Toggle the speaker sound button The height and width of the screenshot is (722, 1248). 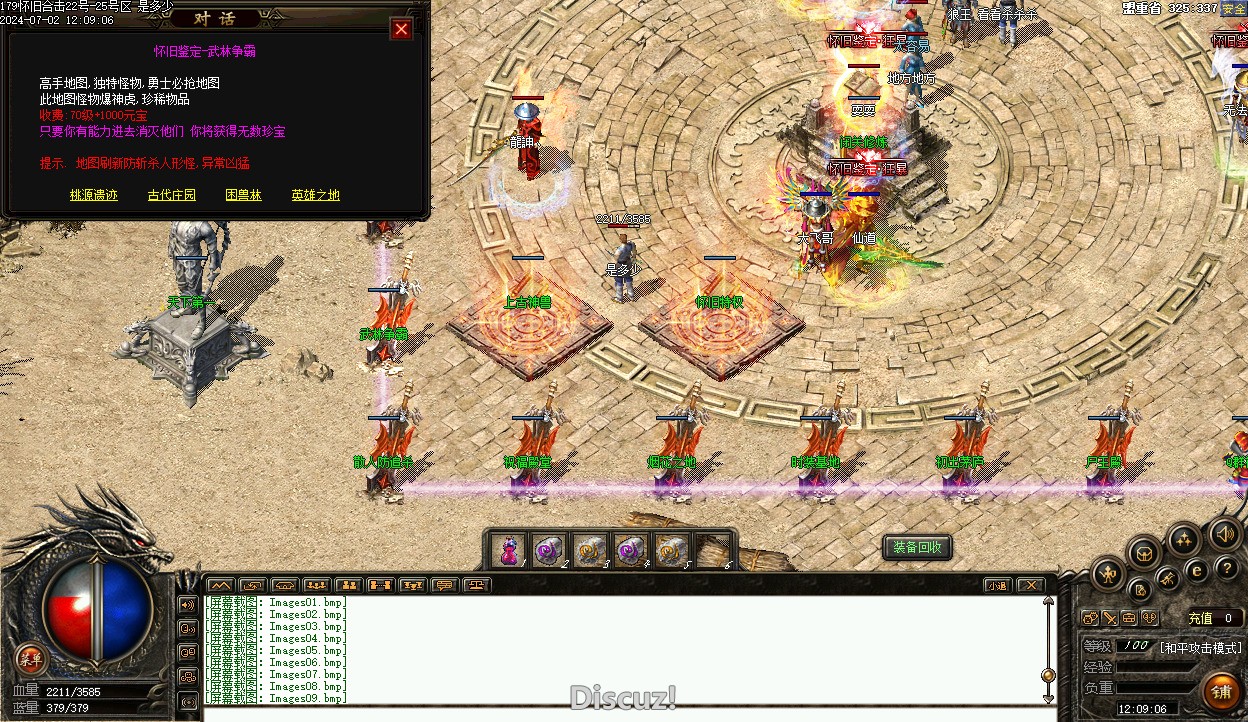point(1226,533)
